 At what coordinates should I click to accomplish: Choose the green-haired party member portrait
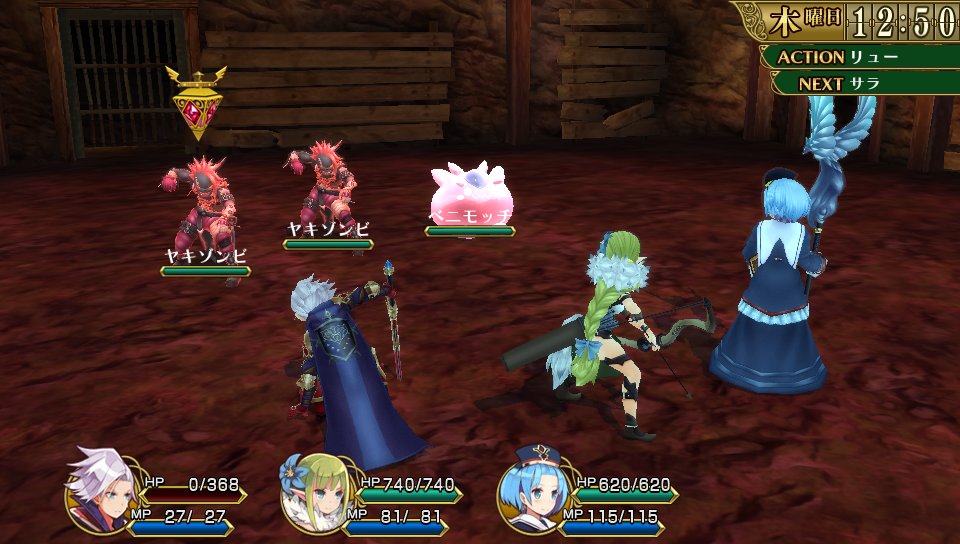[313, 493]
